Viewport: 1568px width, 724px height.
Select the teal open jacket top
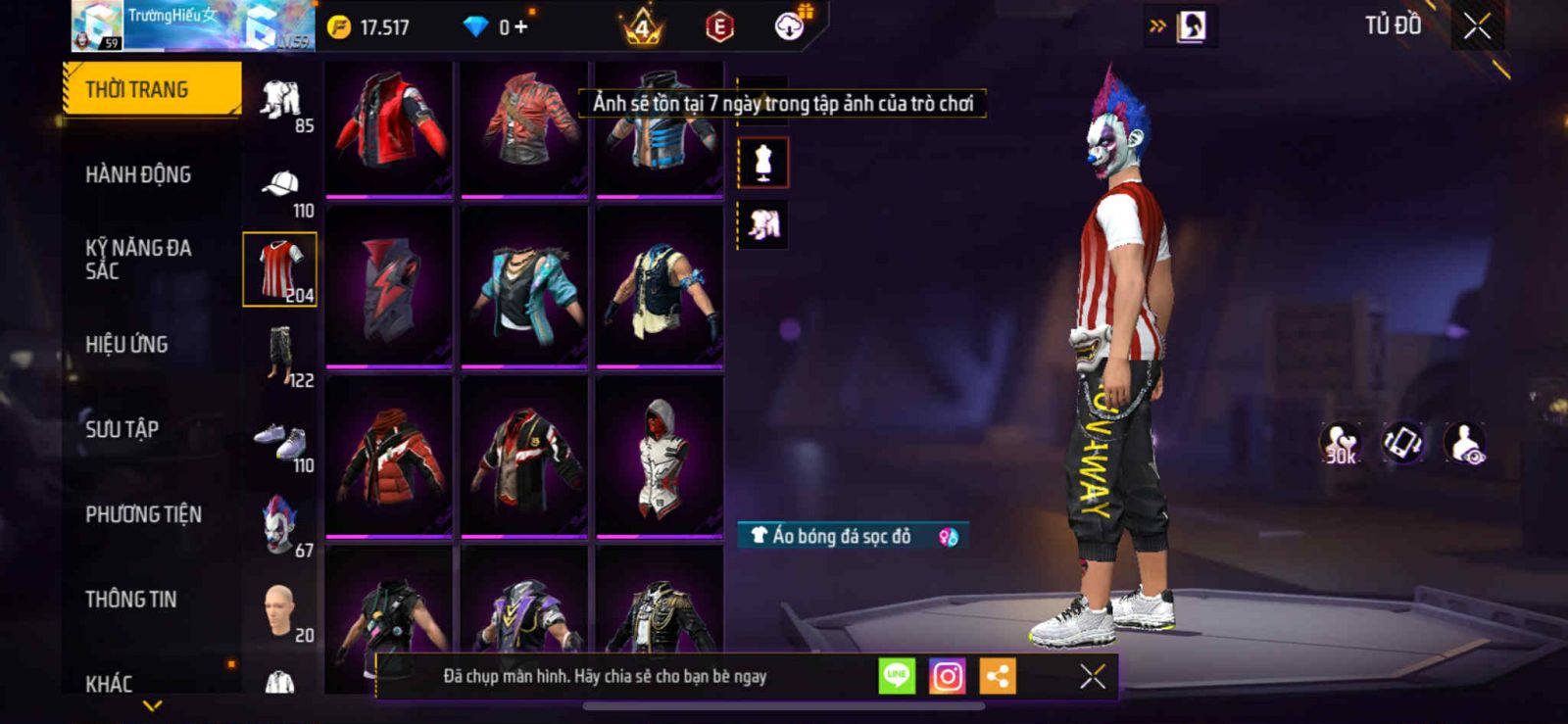tap(524, 287)
